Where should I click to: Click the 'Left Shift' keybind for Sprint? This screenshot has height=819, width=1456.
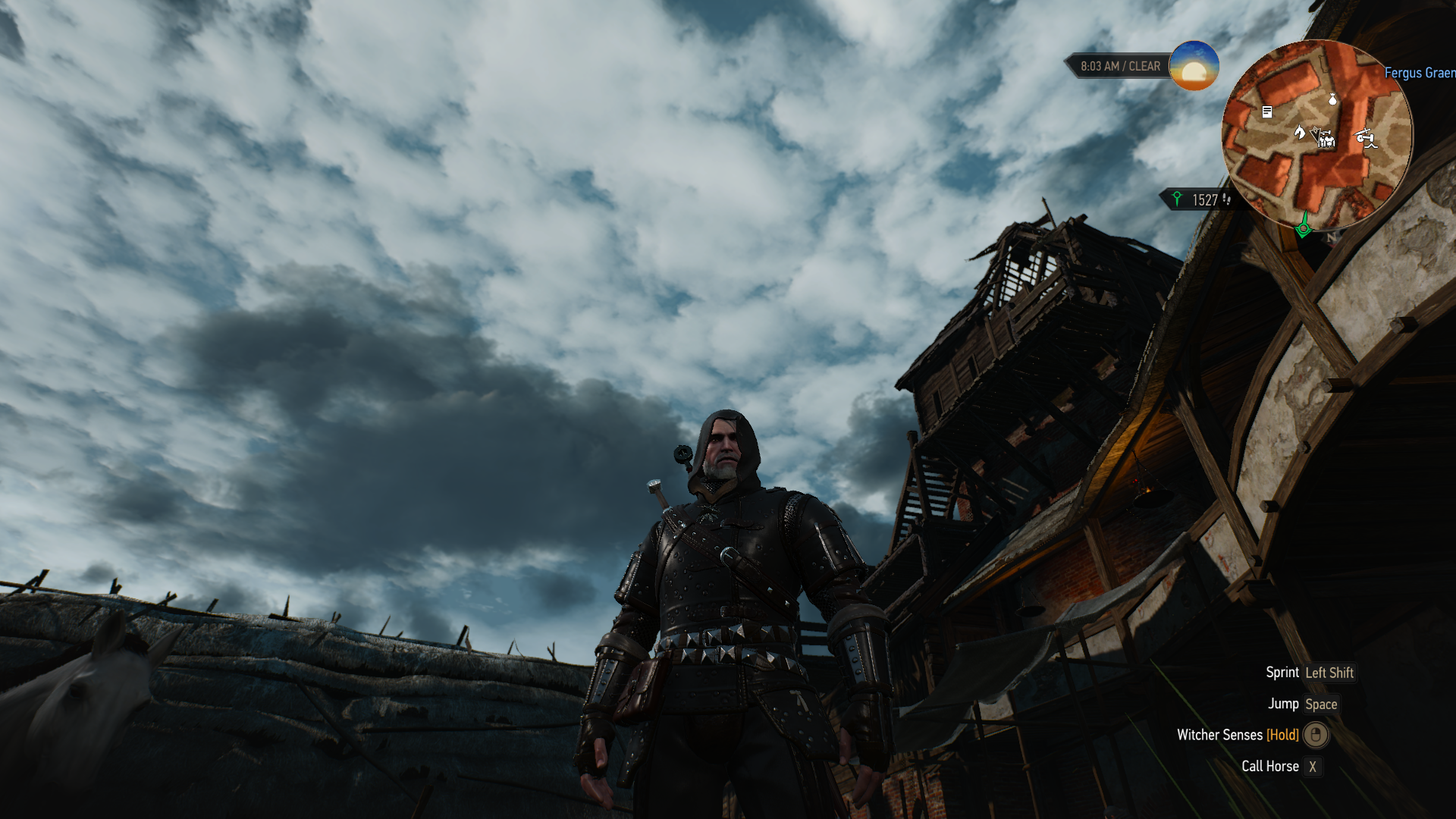[1328, 673]
